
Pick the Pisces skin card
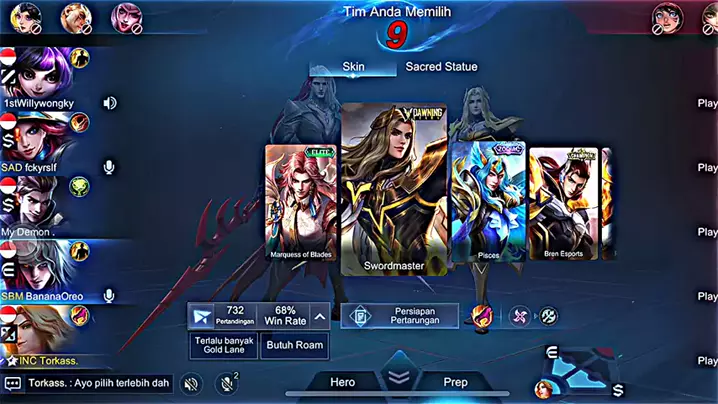coord(489,203)
